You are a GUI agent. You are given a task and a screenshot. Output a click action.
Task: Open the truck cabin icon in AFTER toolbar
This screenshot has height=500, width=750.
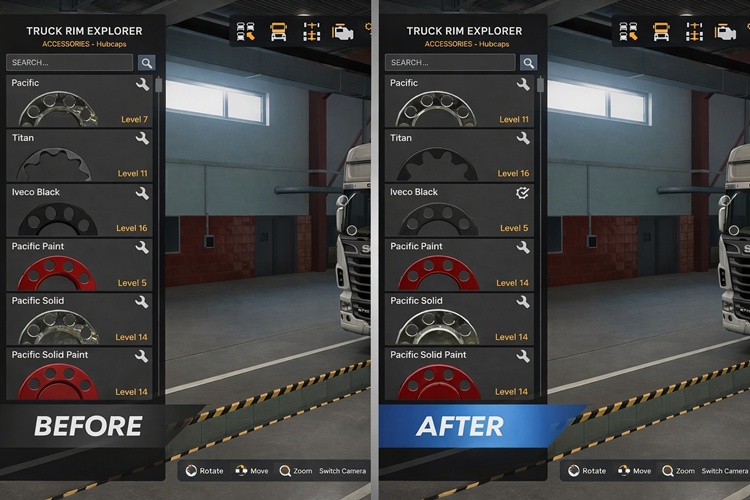click(x=661, y=32)
